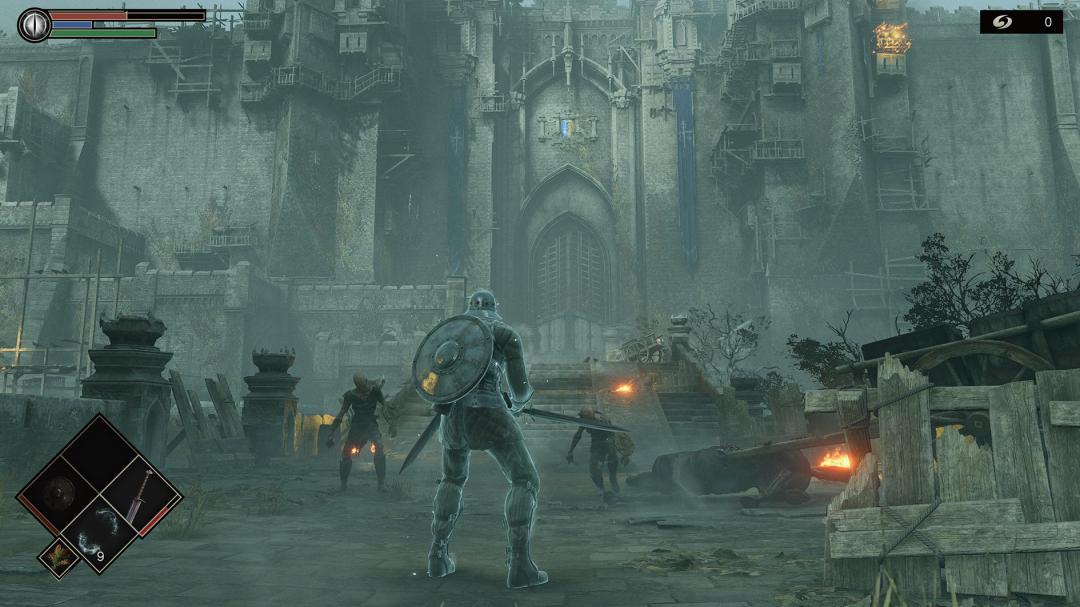Screen dimensions: 1080x607
Task: Select the small herb quick-item slot
Action: click(58, 557)
